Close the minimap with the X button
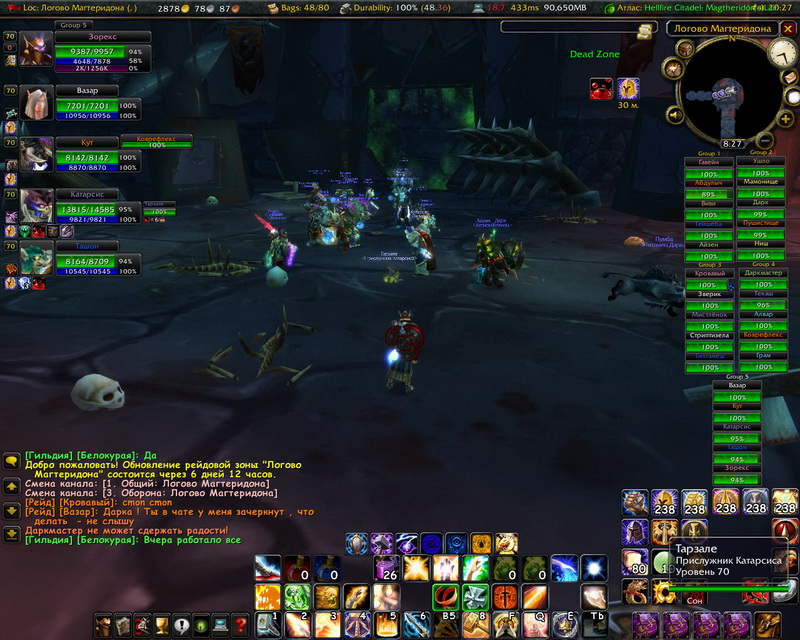Image resolution: width=800 pixels, height=640 pixels. pyautogui.click(x=786, y=28)
